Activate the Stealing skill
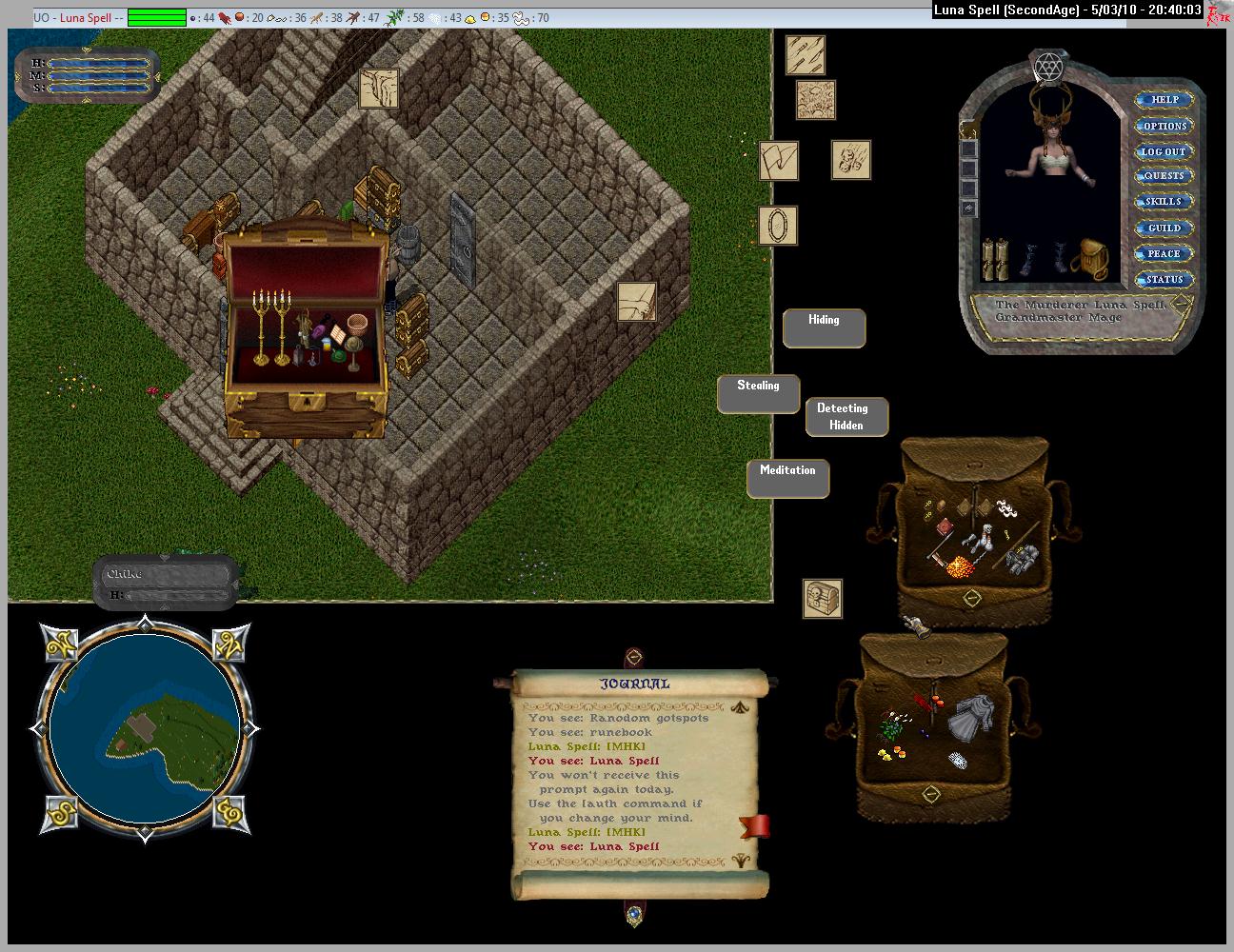The image size is (1234, 952). coord(758,393)
